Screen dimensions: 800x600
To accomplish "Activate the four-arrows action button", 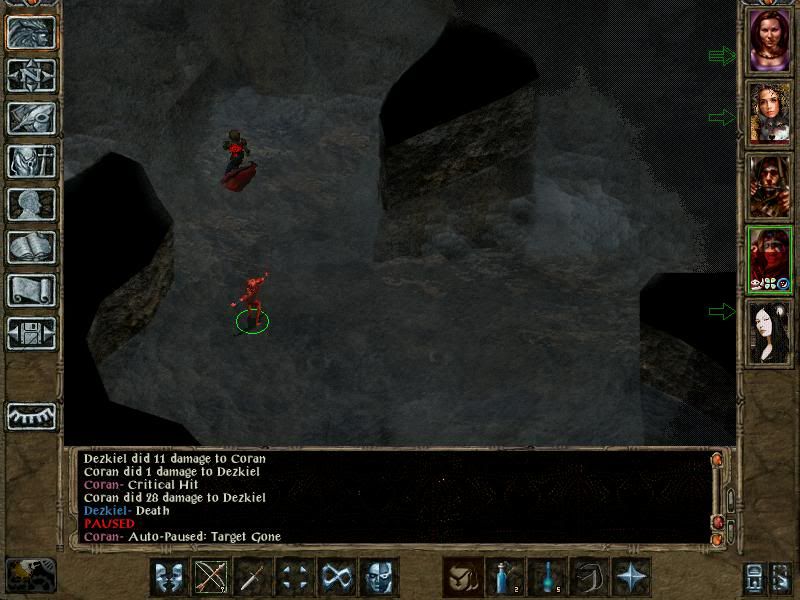I will pyautogui.click(x=295, y=577).
